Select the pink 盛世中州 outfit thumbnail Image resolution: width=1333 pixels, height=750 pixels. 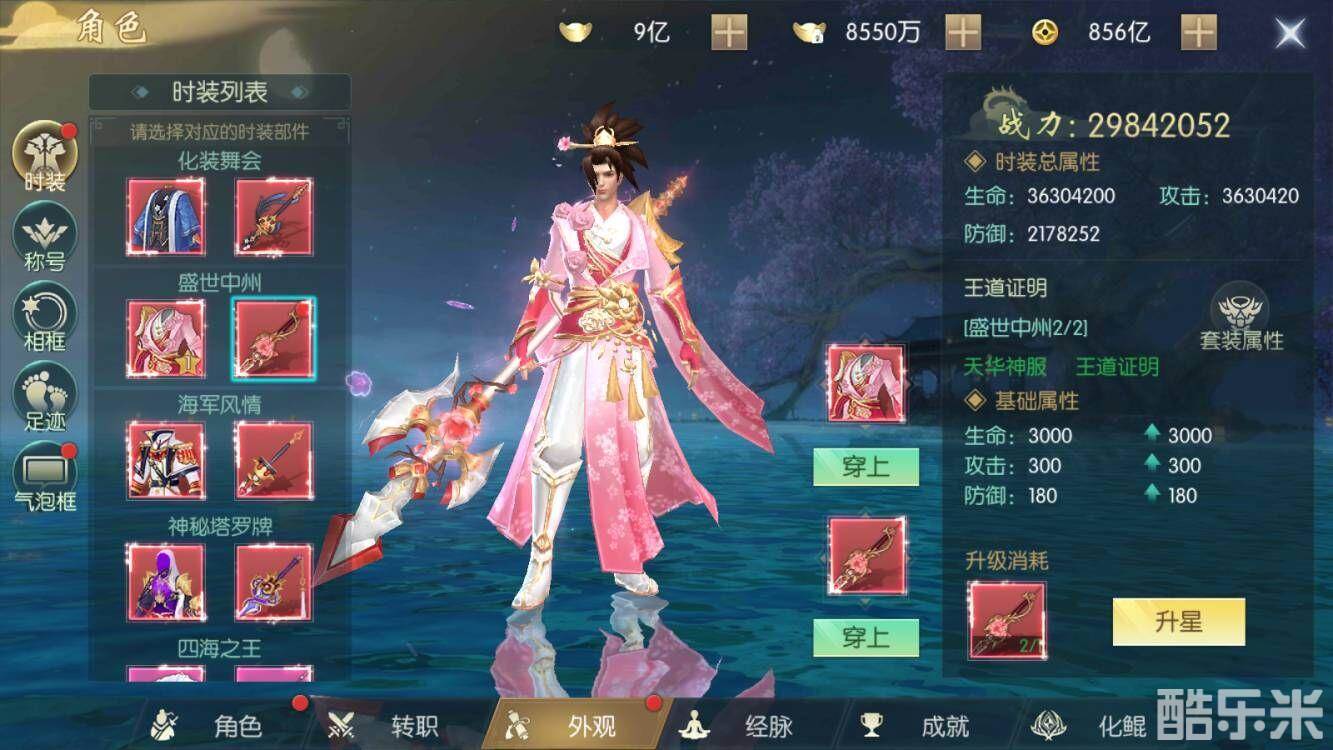[165, 338]
